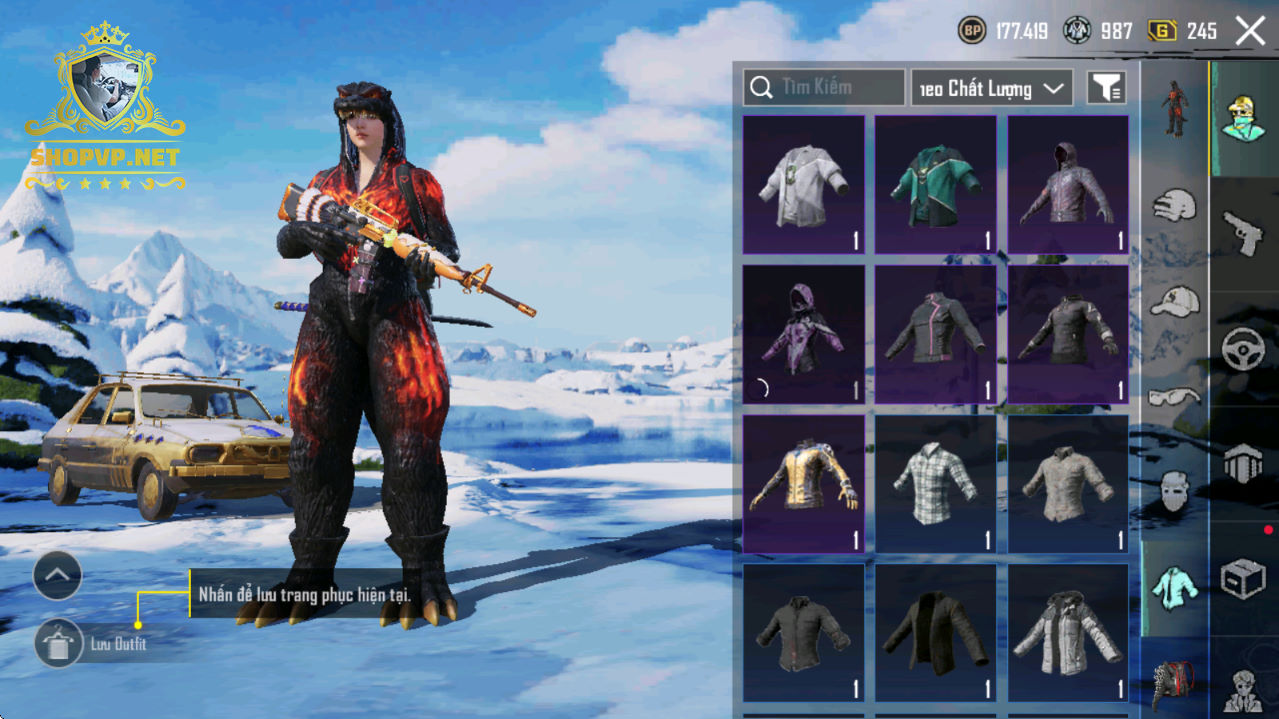Select the beige button shirt
1279x719 pixels.
click(x=1068, y=484)
